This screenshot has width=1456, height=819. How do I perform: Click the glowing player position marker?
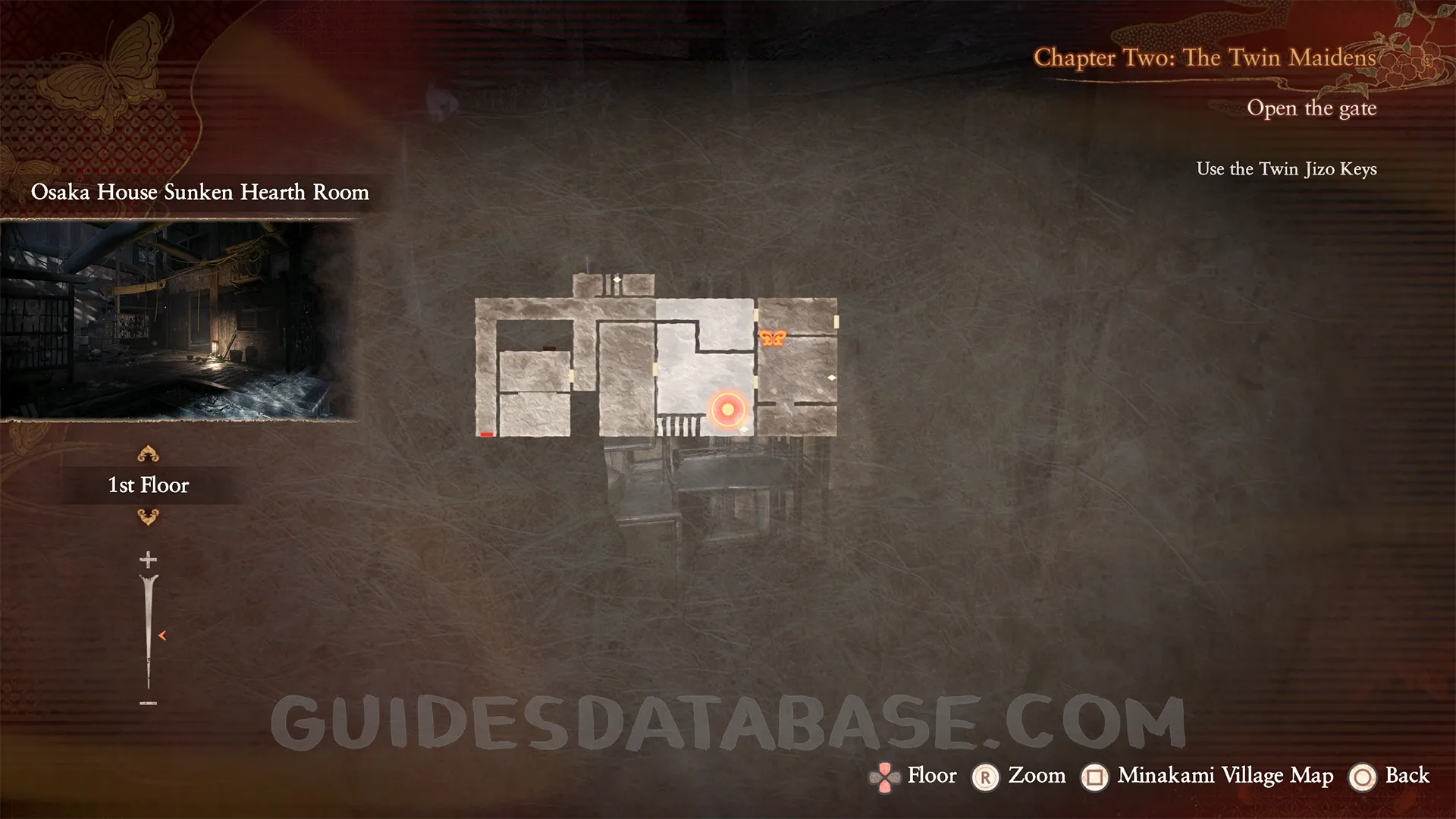click(x=728, y=410)
